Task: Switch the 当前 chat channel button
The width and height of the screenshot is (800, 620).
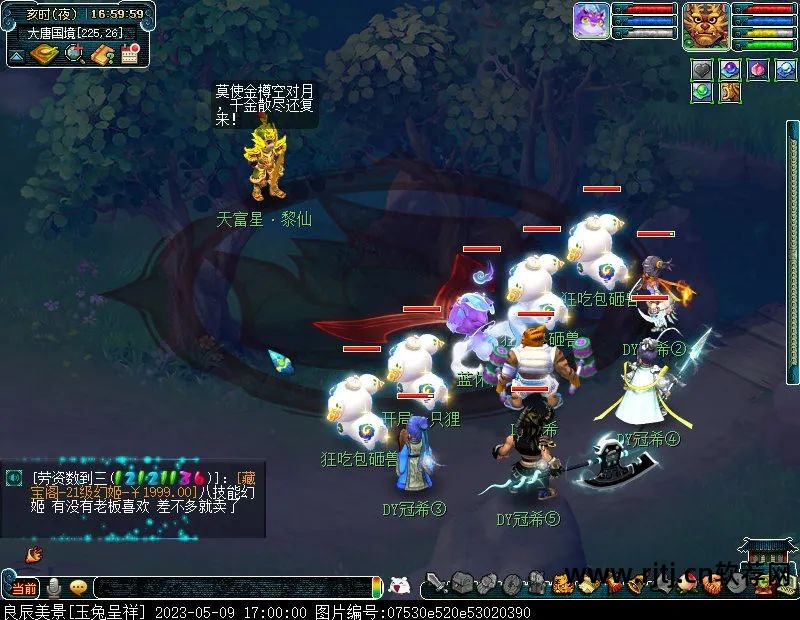Action: click(x=24, y=588)
